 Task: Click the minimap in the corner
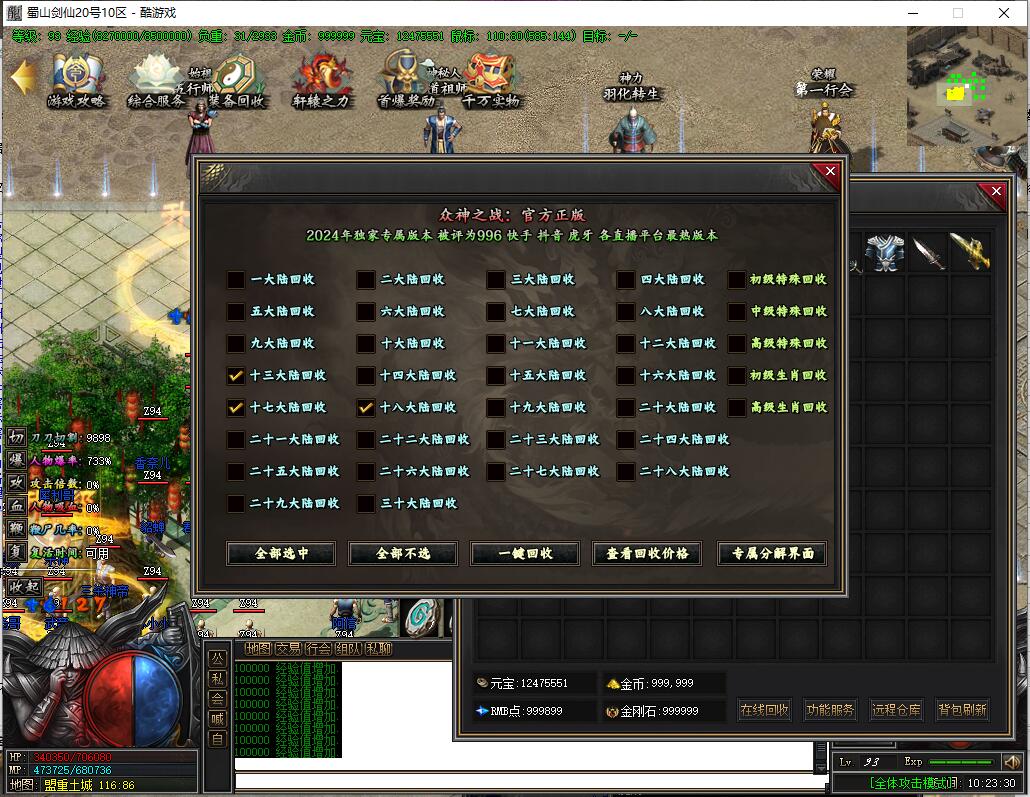point(966,86)
